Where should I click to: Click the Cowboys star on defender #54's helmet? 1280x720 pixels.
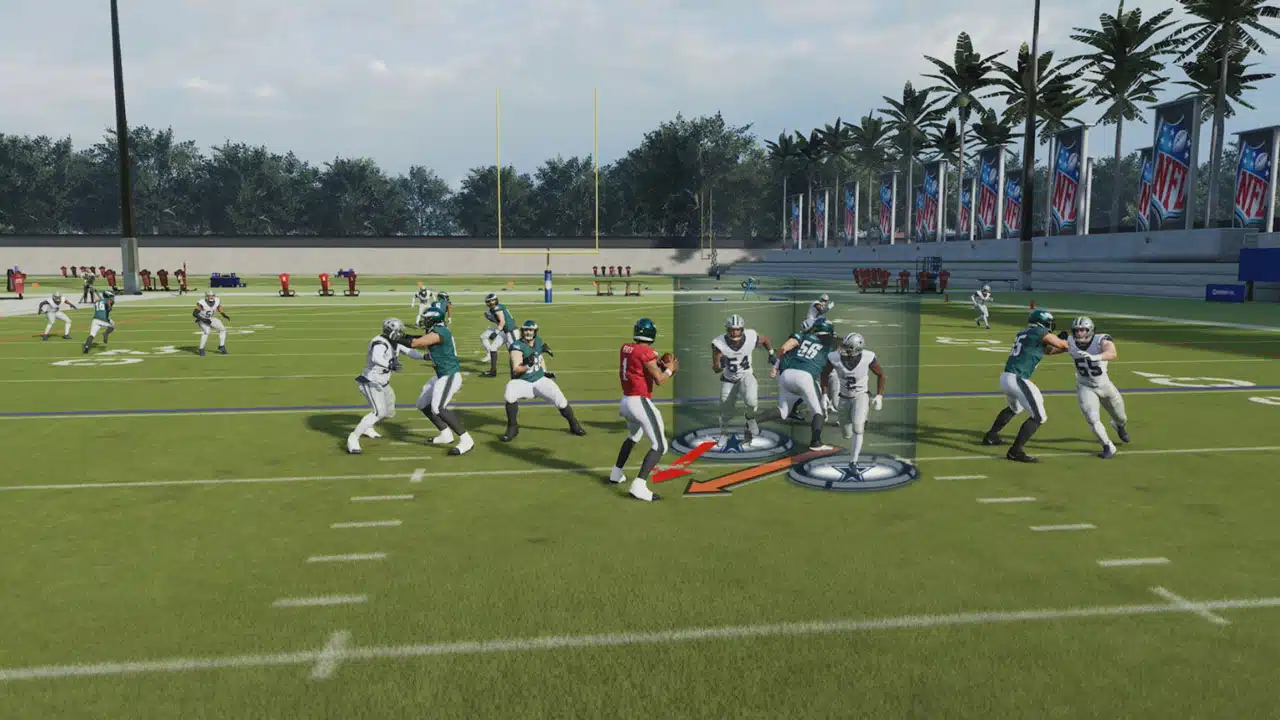735,320
